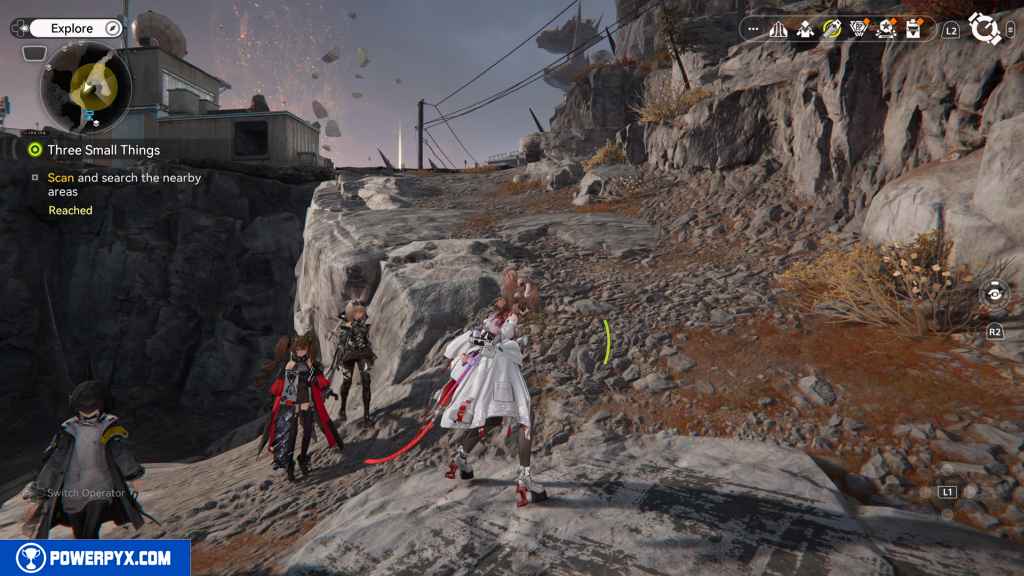
Task: Activate the scan eye icon
Action: point(994,294)
